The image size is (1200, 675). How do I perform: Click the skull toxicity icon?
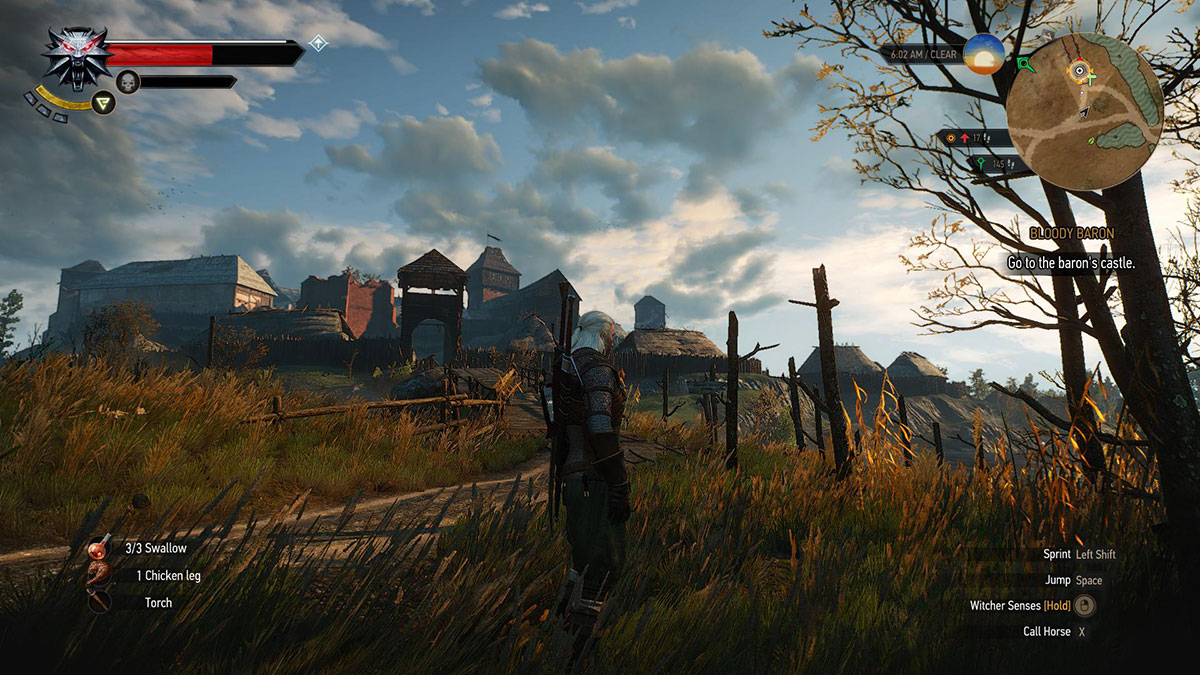127,81
